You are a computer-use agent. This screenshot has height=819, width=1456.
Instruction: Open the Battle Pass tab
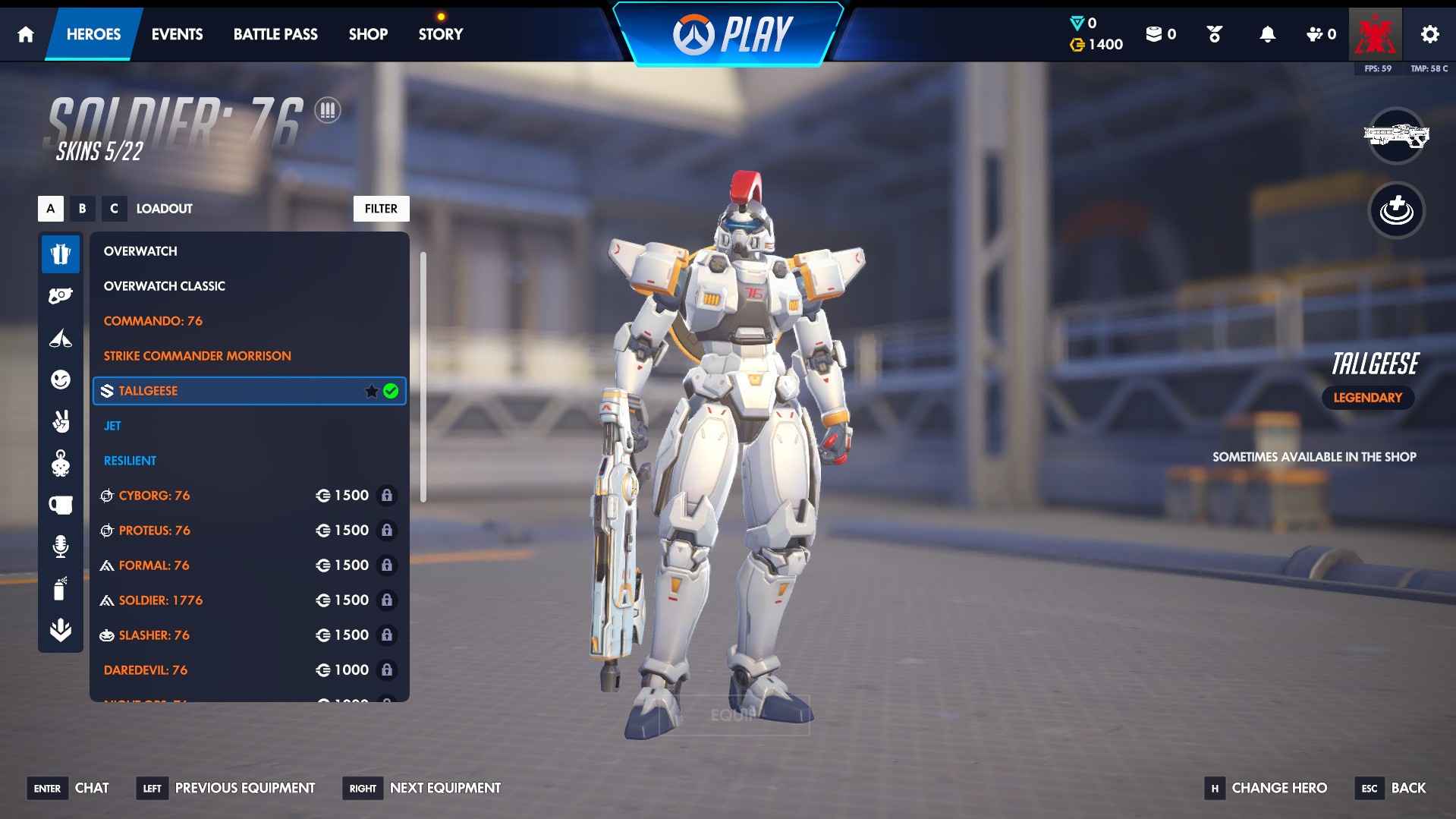click(x=275, y=34)
